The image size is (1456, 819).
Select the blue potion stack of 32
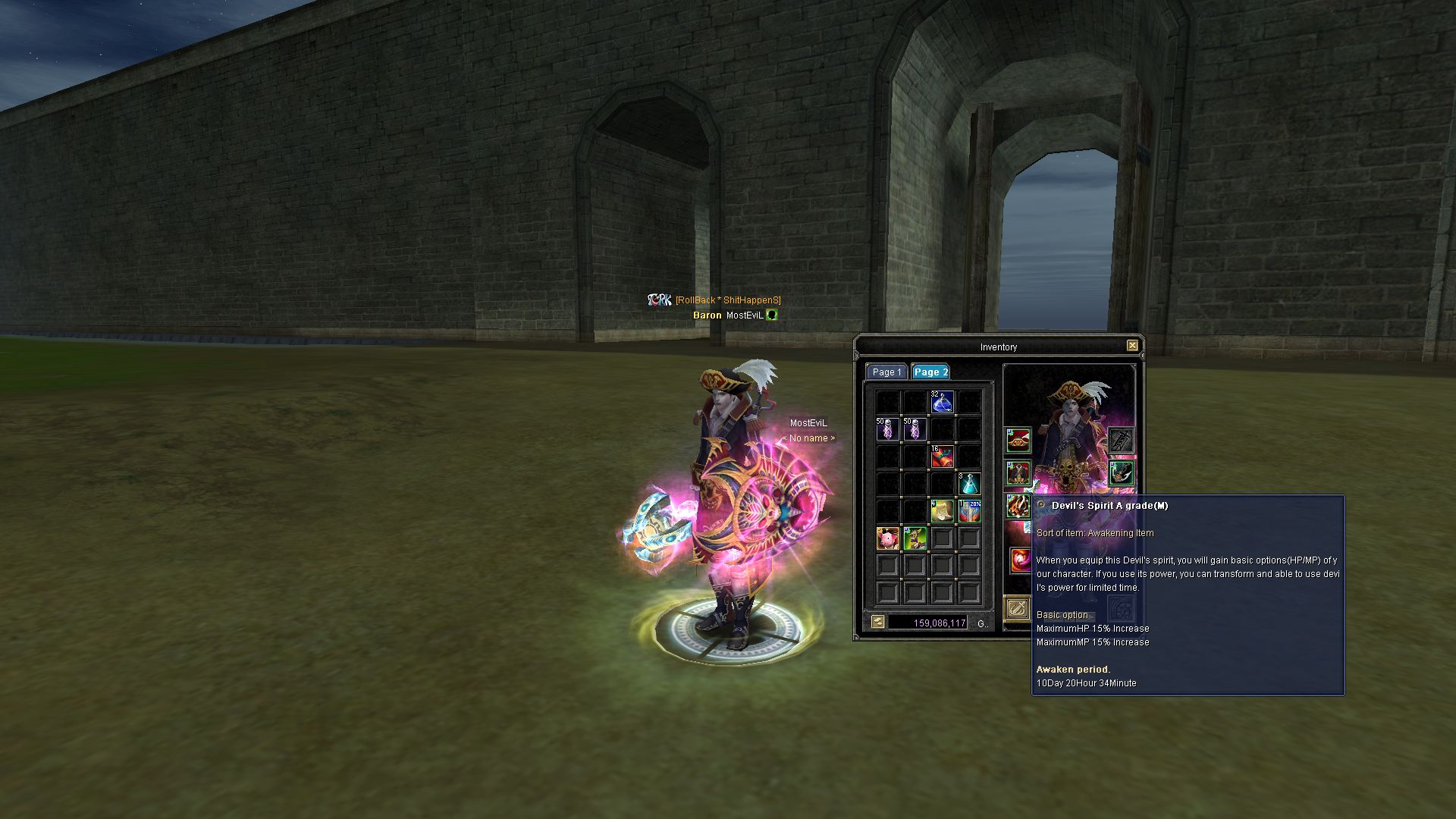coord(942,402)
